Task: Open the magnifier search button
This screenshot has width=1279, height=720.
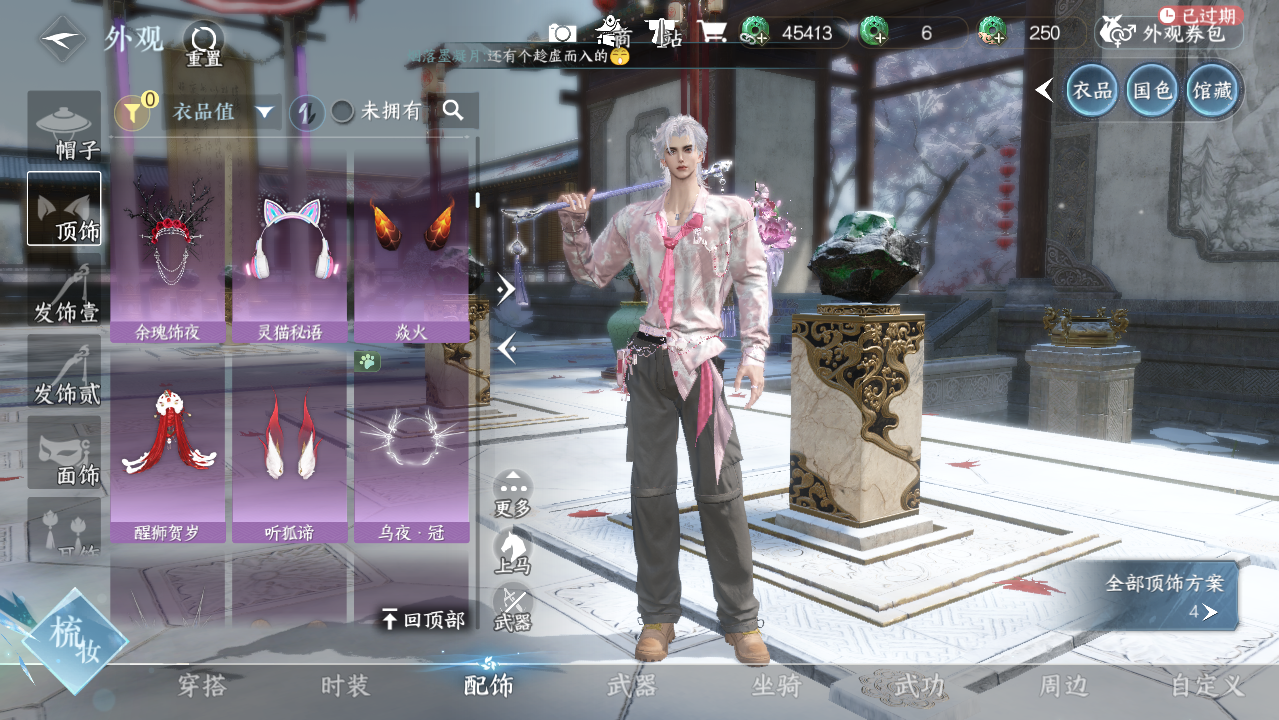Action: 454,111
